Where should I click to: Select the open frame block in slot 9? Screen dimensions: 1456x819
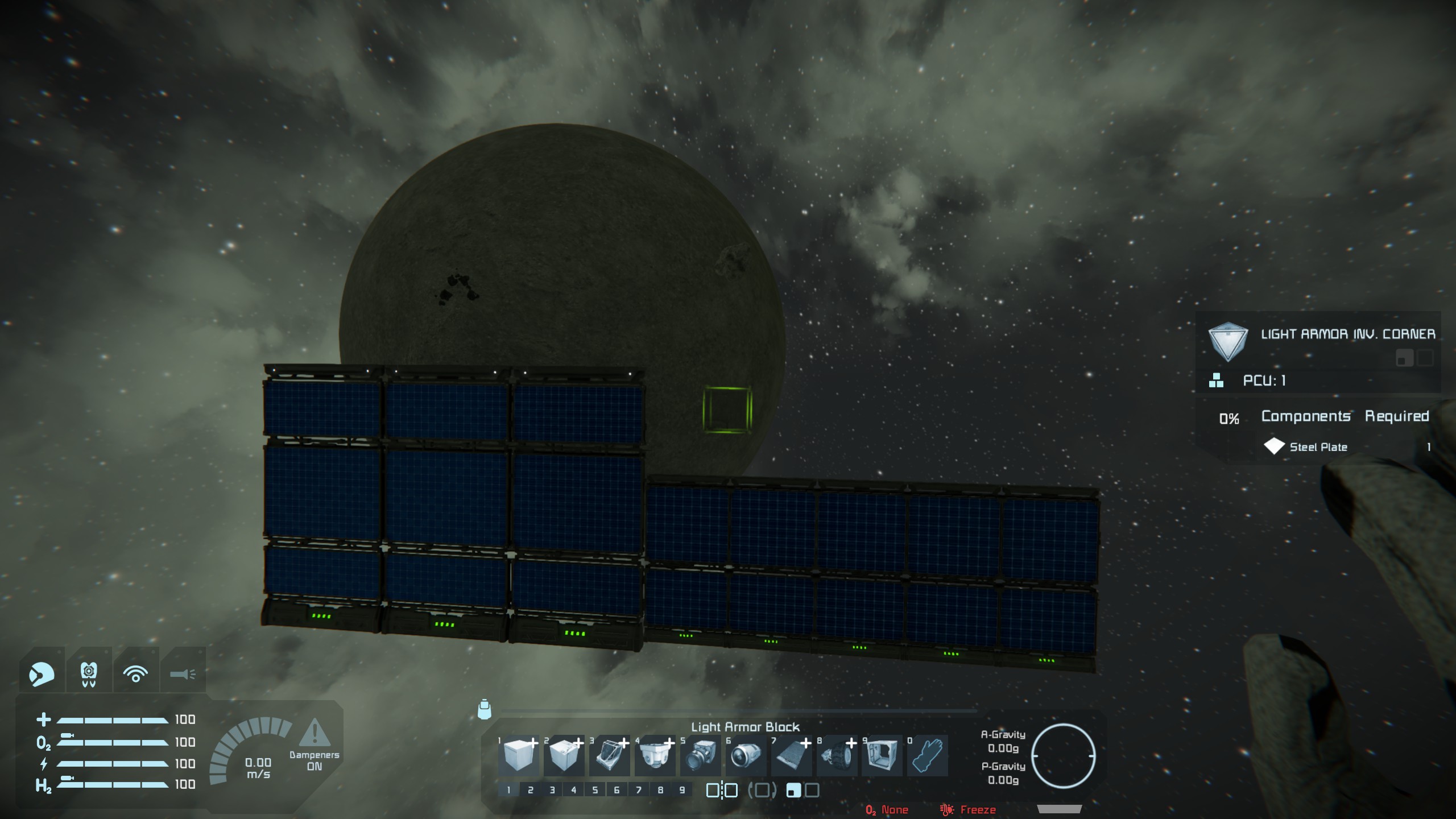[x=882, y=755]
